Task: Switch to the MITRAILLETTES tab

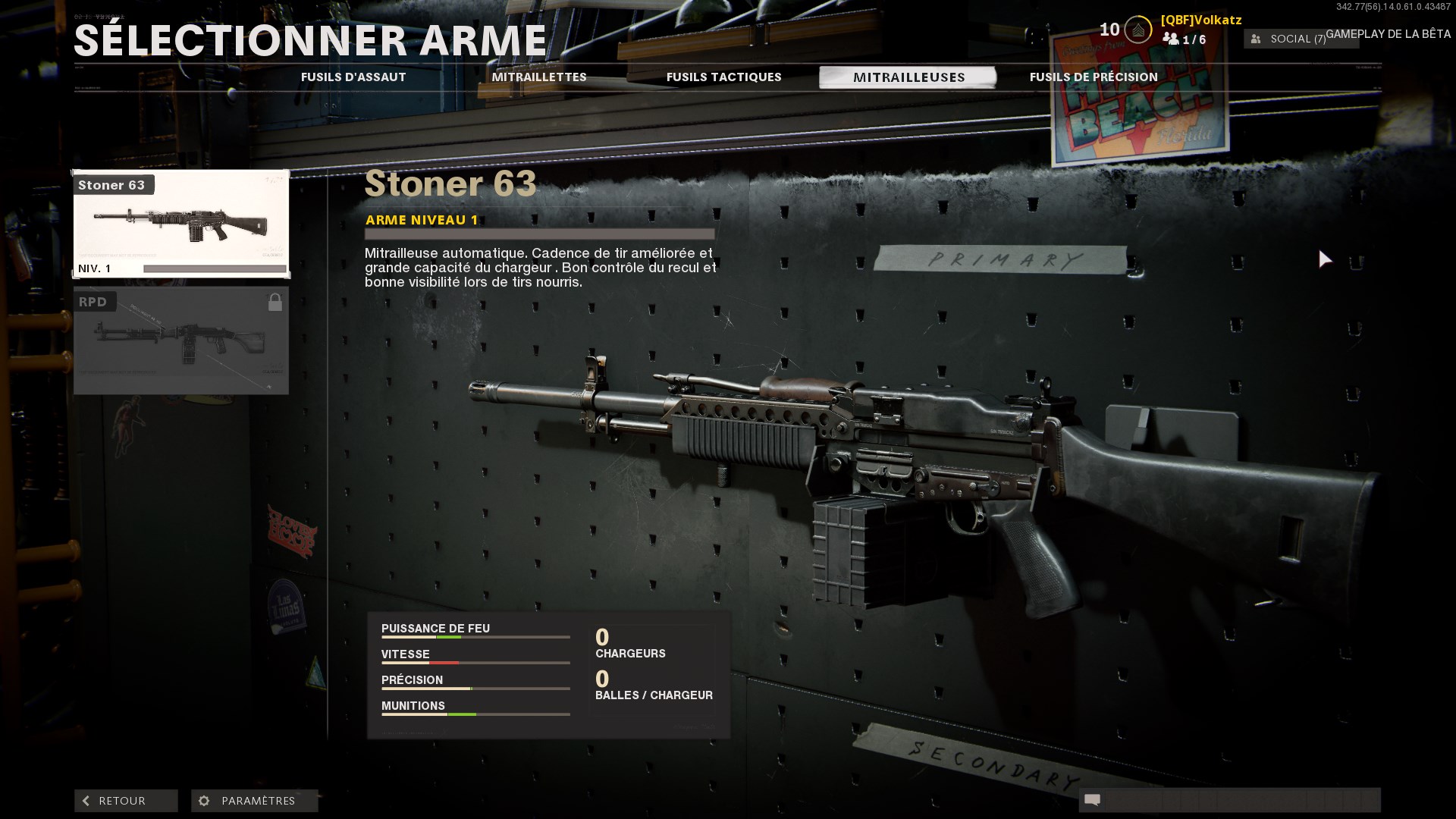Action: pyautogui.click(x=540, y=77)
